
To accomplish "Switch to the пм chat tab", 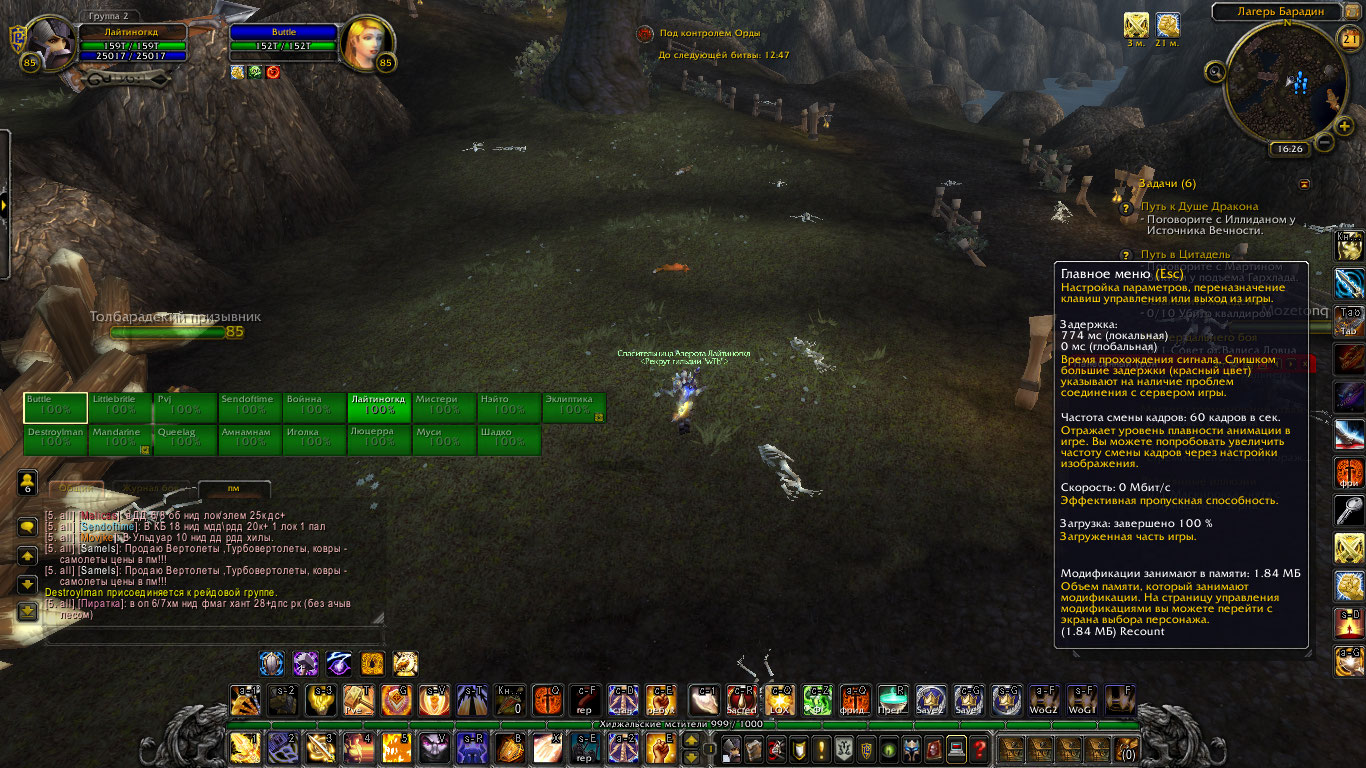I will (x=234, y=489).
